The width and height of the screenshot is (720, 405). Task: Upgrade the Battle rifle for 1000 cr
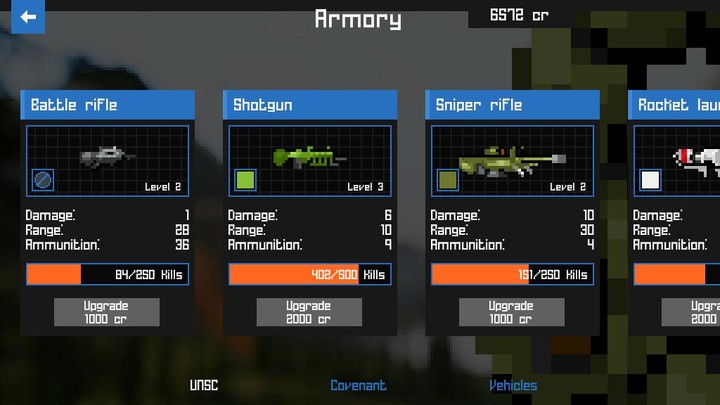tap(106, 312)
